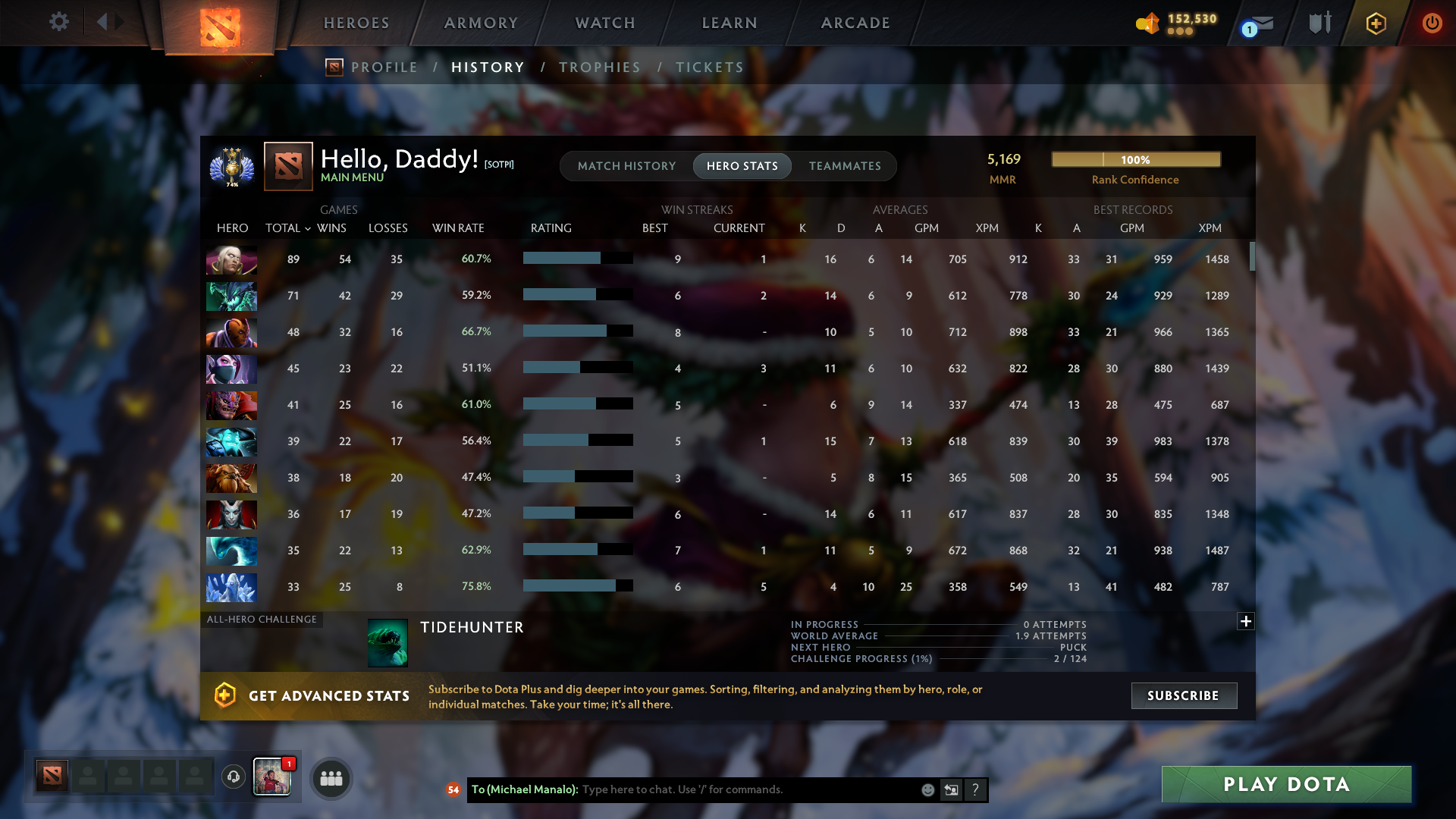Sort by the TOTAL column chevron
1456x819 pixels.
(x=307, y=228)
